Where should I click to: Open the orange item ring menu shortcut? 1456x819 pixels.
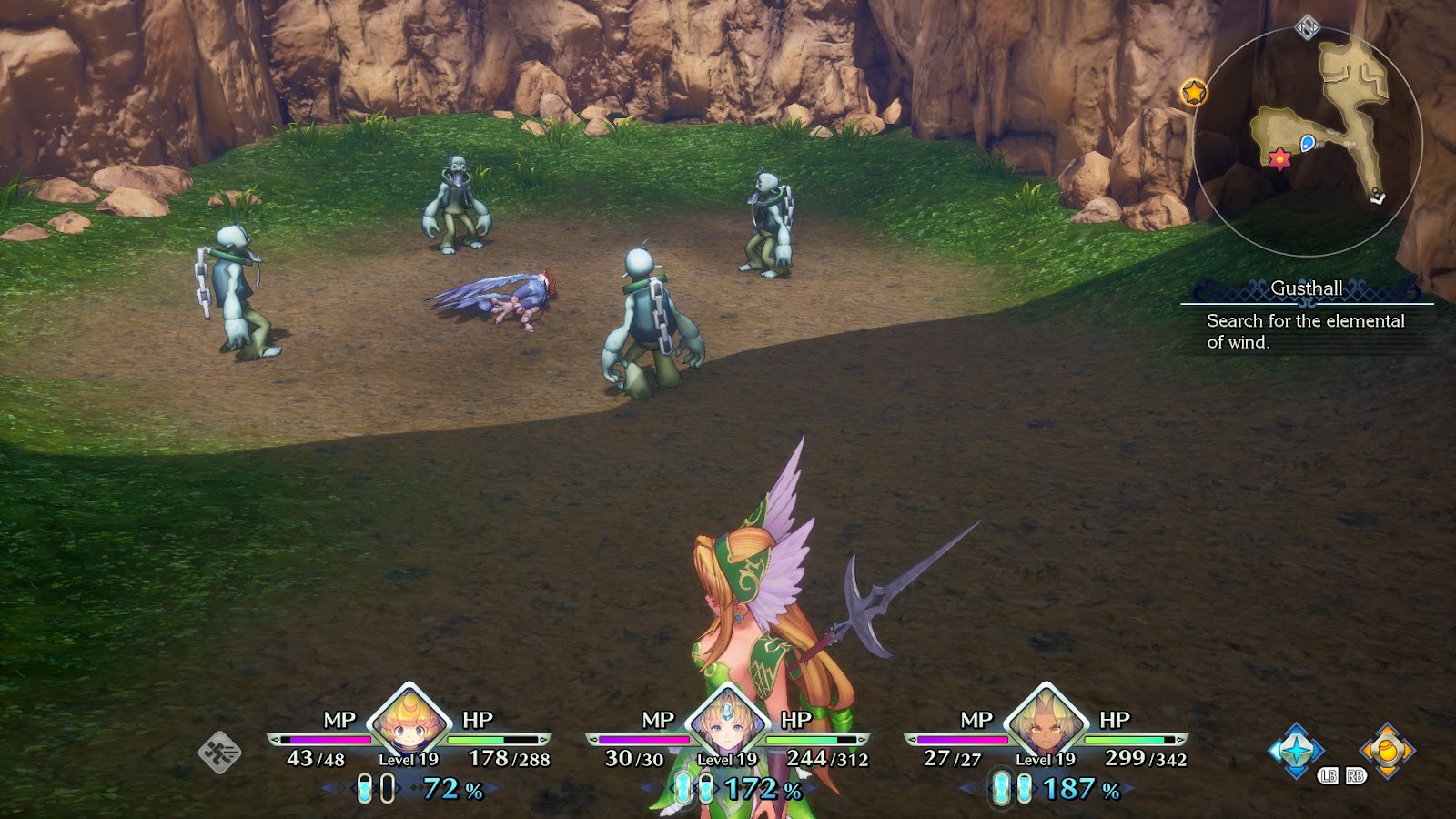click(1387, 751)
